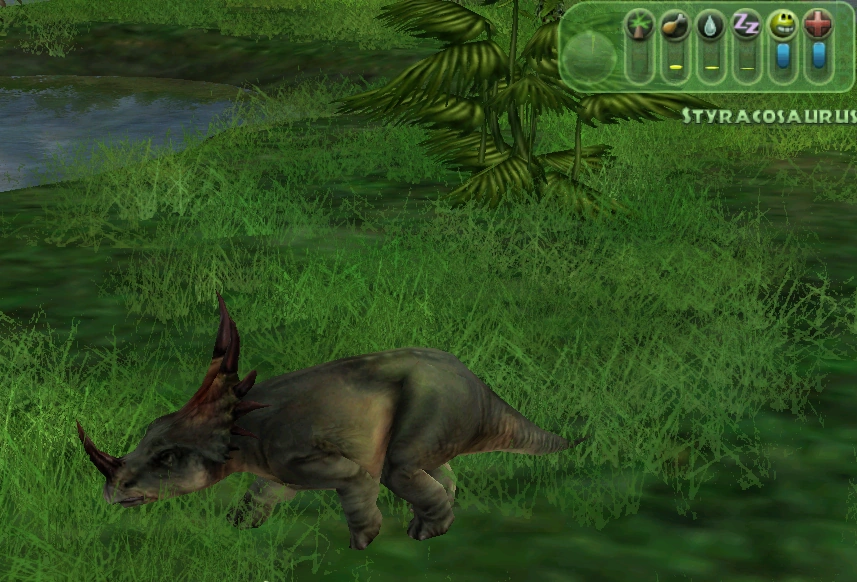Image resolution: width=857 pixels, height=582 pixels.
Task: Click the round lifespan dial
Action: click(x=589, y=55)
